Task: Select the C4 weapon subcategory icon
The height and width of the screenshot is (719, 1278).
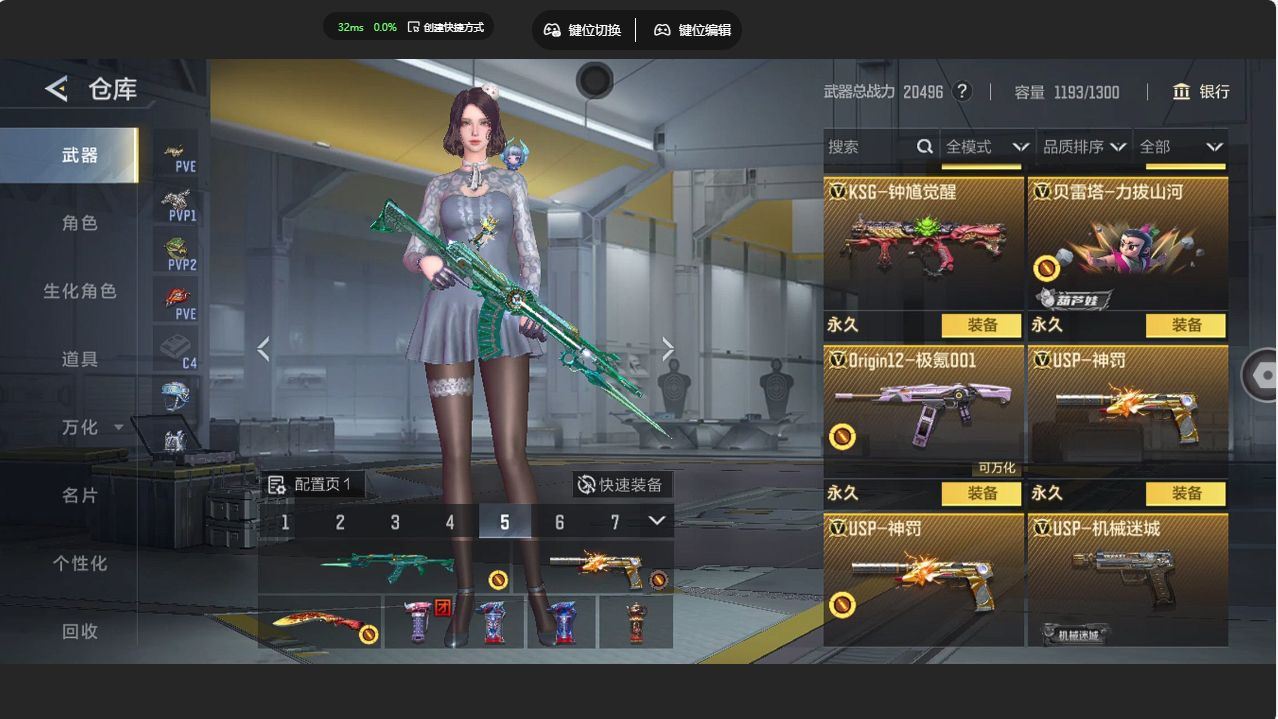Action: pyautogui.click(x=176, y=349)
